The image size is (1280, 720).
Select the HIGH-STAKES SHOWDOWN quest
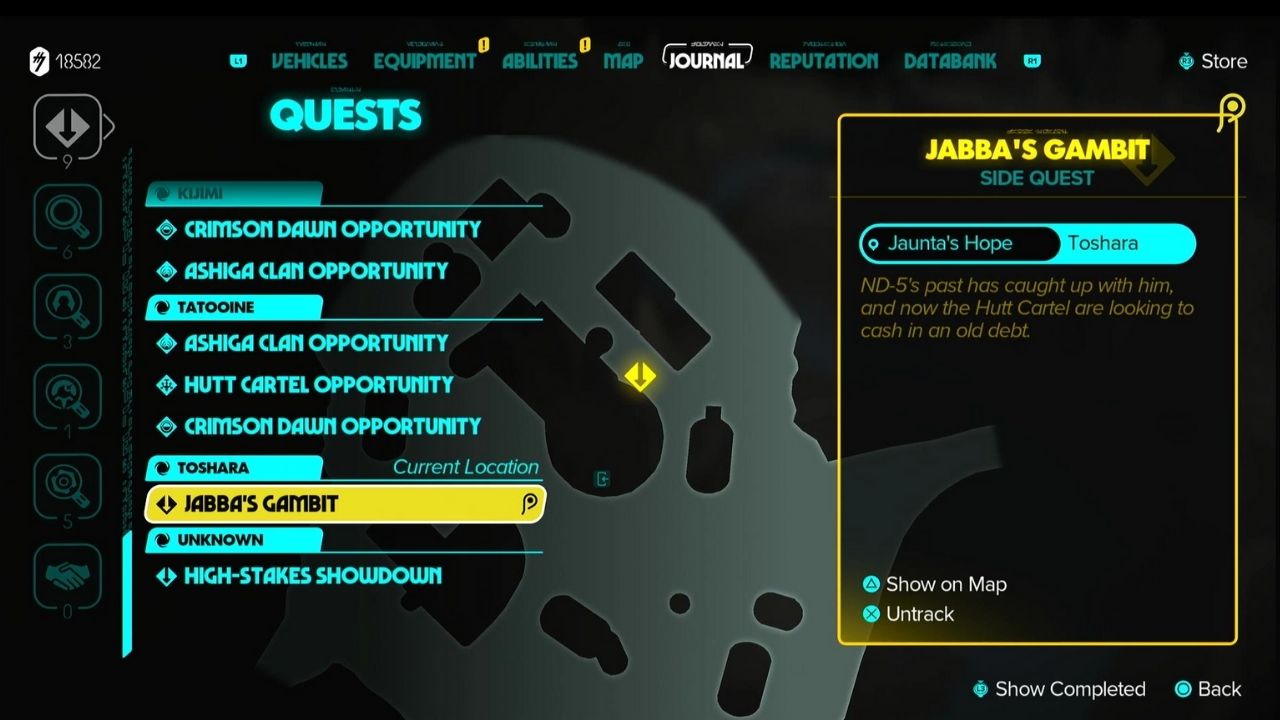(310, 576)
